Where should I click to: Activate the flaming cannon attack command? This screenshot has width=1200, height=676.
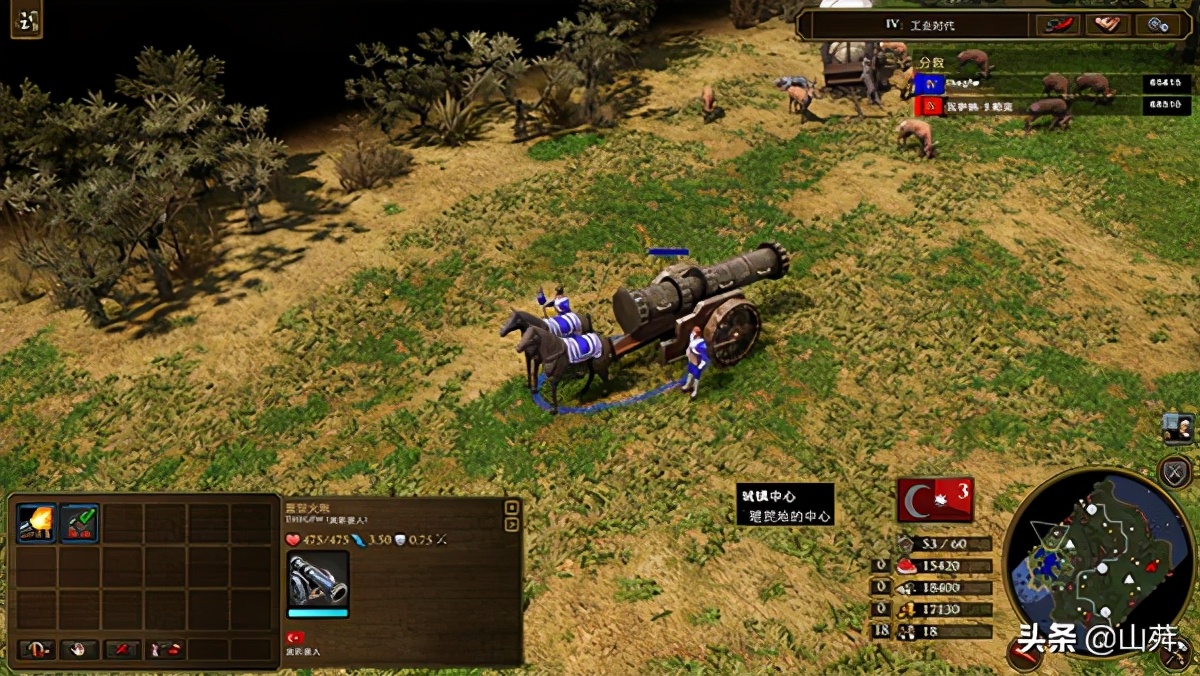pos(37,522)
